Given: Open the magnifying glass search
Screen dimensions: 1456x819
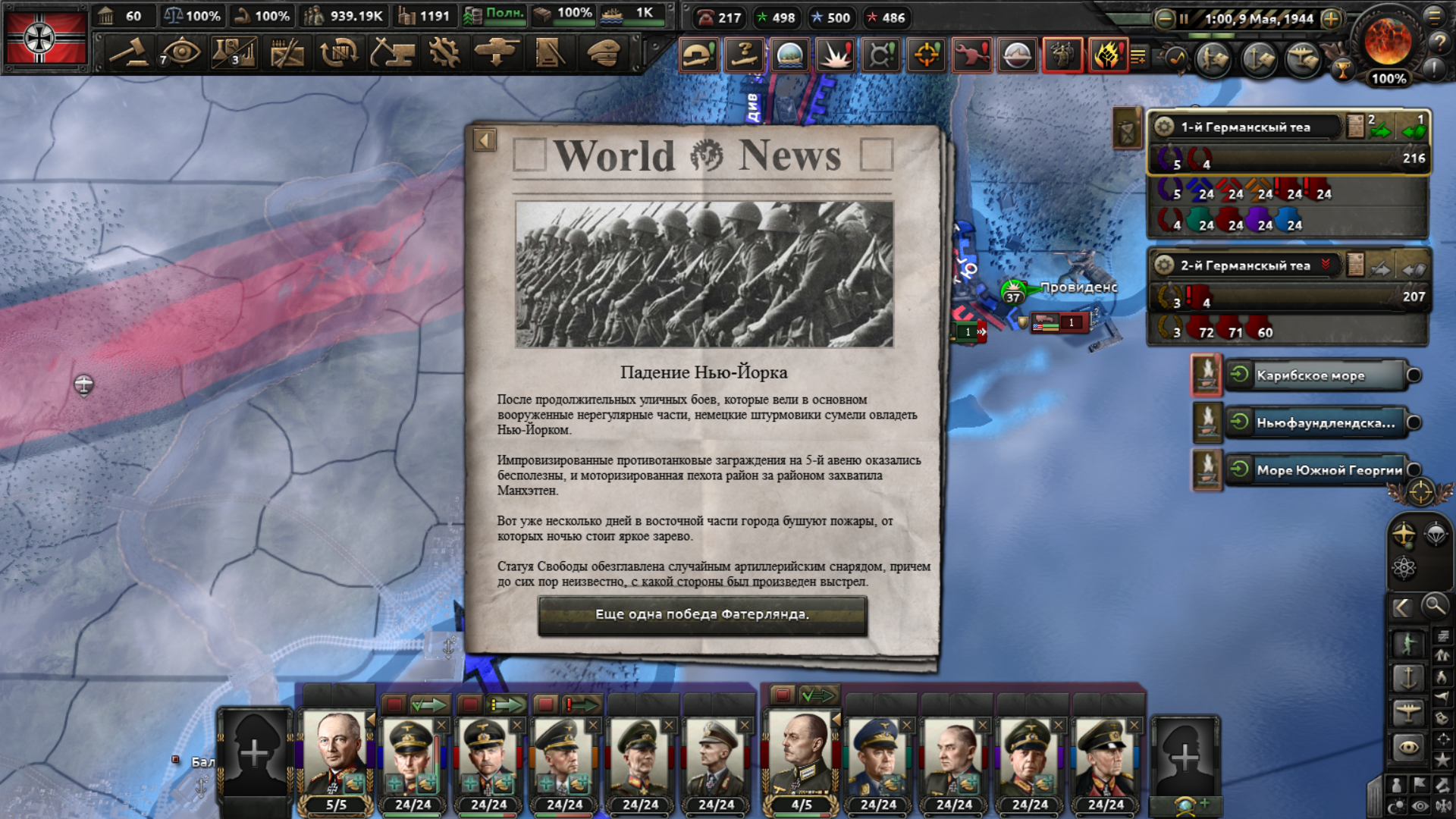Looking at the screenshot, I should point(1434,606).
